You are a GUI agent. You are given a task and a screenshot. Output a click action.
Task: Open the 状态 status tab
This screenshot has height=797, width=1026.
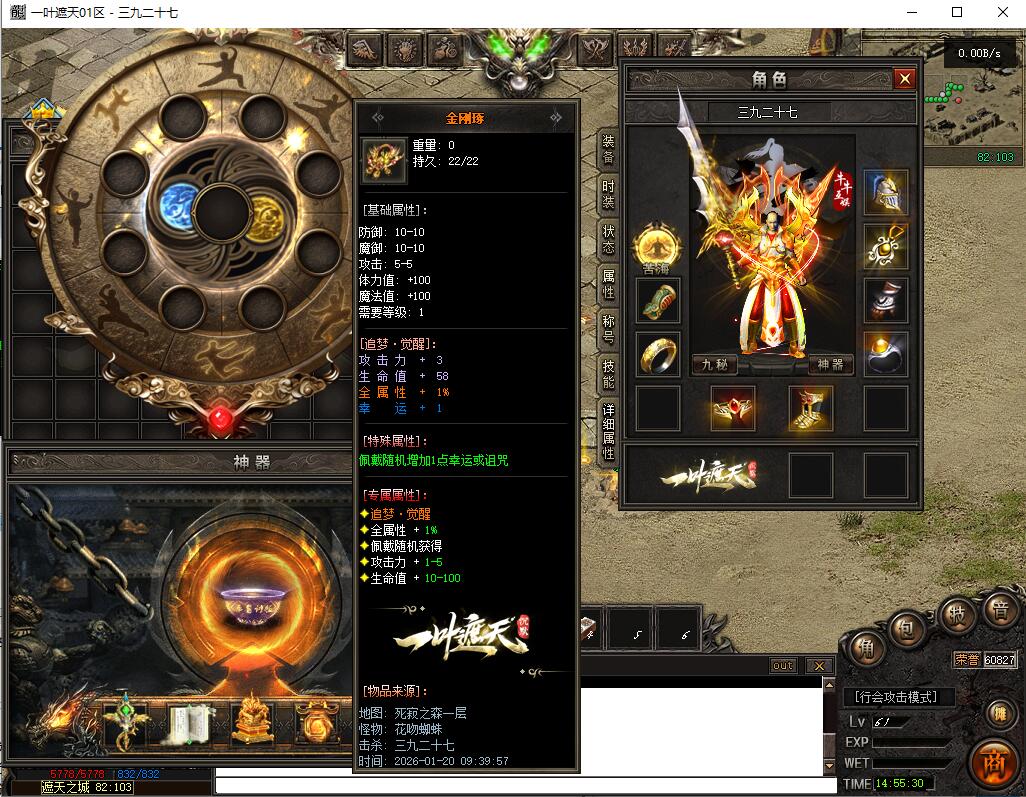(x=608, y=238)
